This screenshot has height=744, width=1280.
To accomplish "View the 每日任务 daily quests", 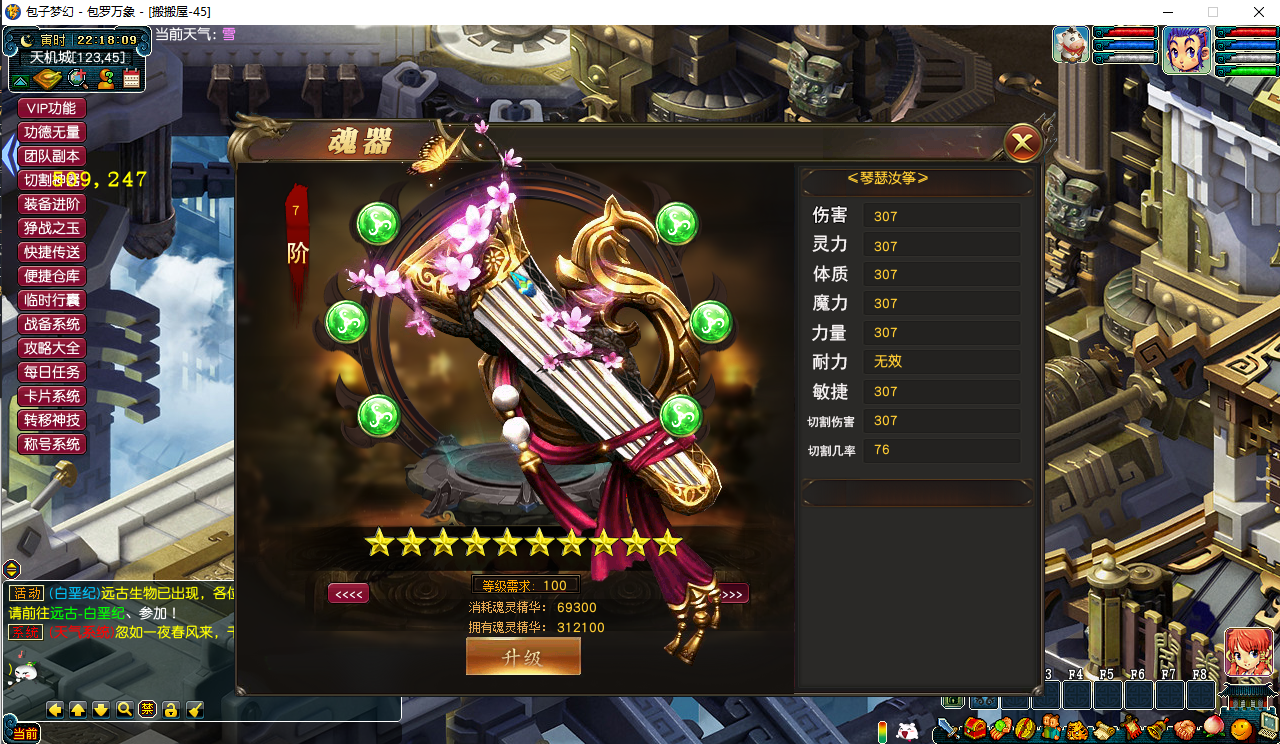I will pyautogui.click(x=52, y=372).
